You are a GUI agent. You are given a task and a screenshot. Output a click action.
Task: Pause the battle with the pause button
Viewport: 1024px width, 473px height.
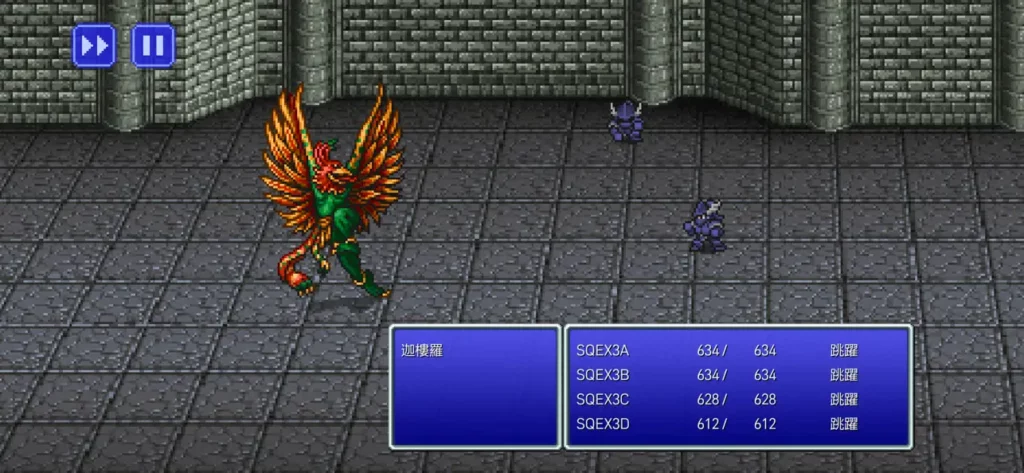pyautogui.click(x=153, y=45)
